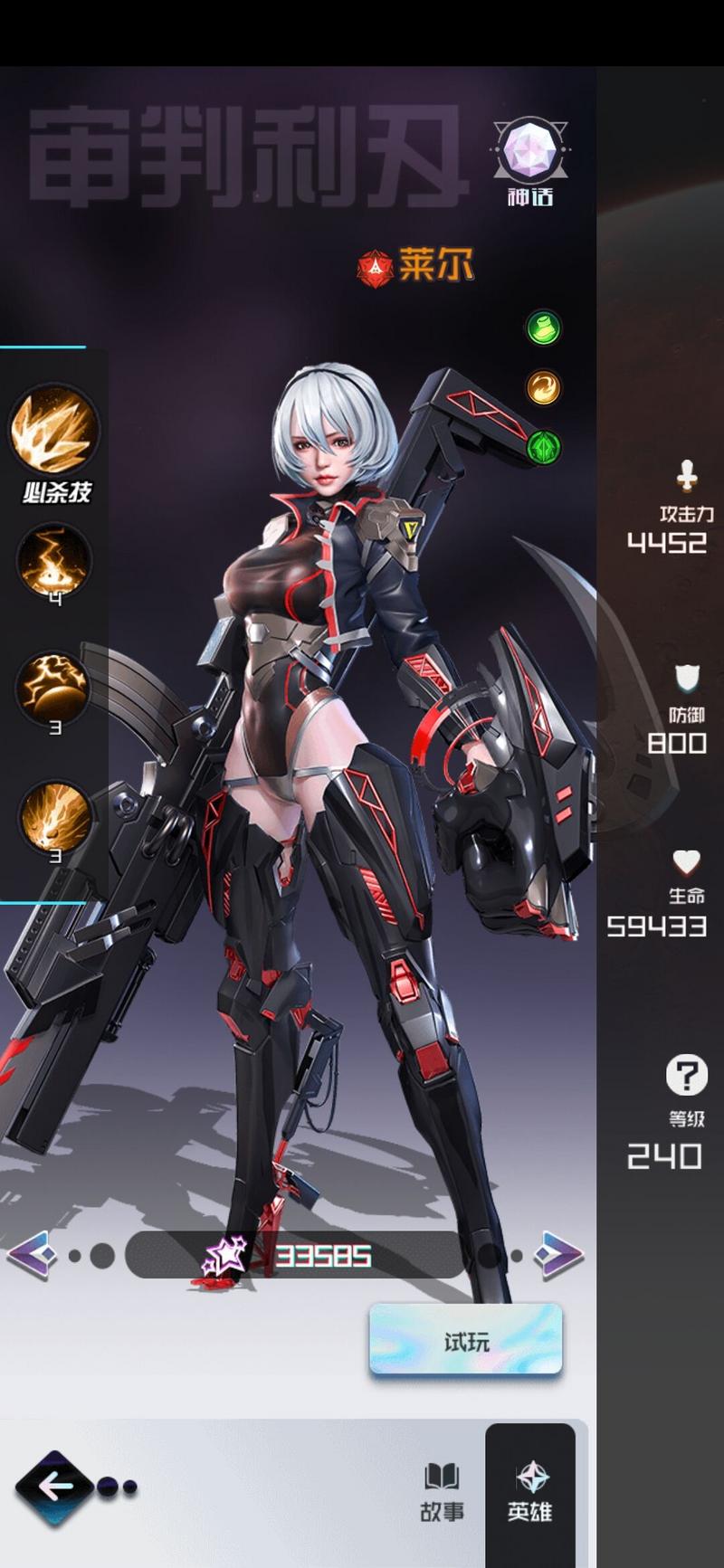The image size is (724, 1568).
Task: Open the 神话 mythic rarity gem icon
Action: [529, 151]
